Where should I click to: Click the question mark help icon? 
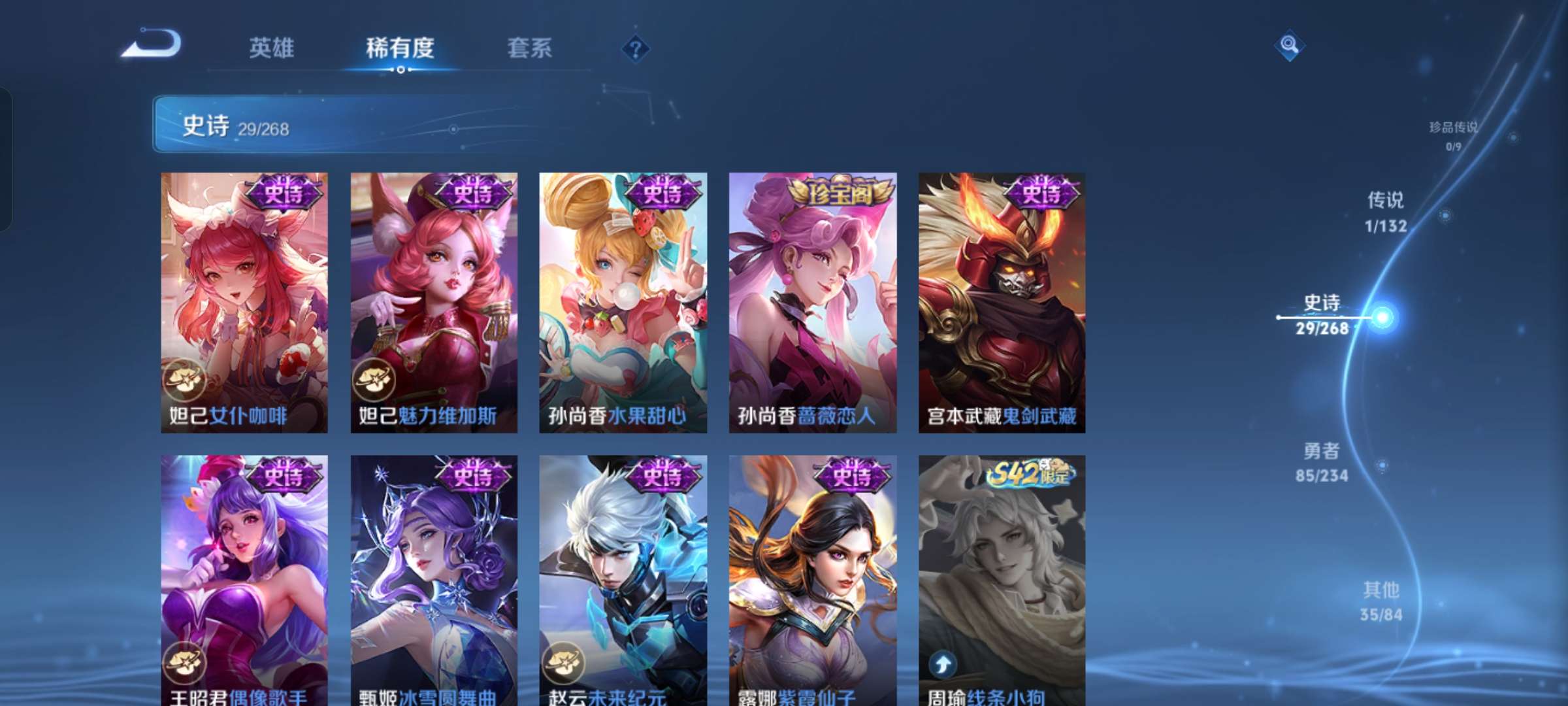[x=637, y=49]
